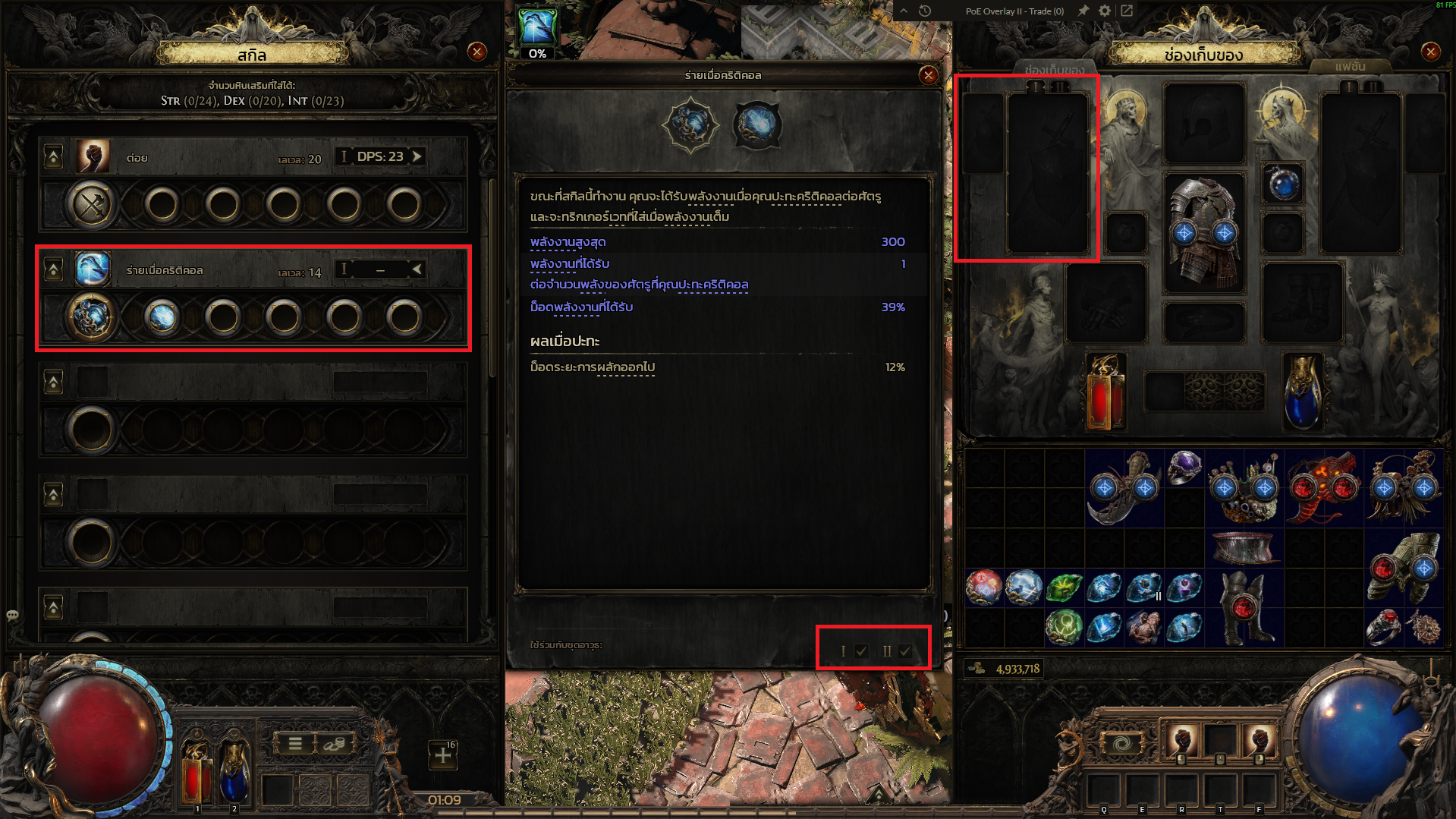Collapse the ร่ายเมื่อคริติคอล skill details arrow

click(x=417, y=269)
